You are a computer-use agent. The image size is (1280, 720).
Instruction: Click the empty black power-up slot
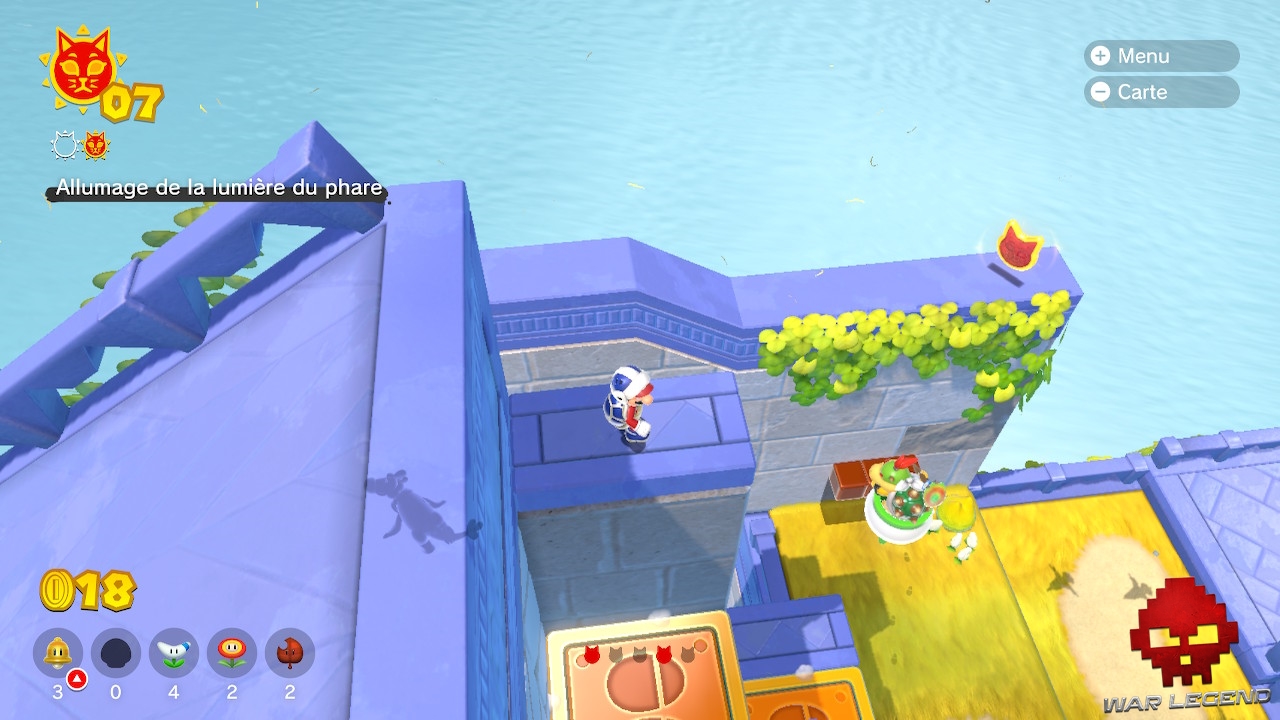[114, 653]
